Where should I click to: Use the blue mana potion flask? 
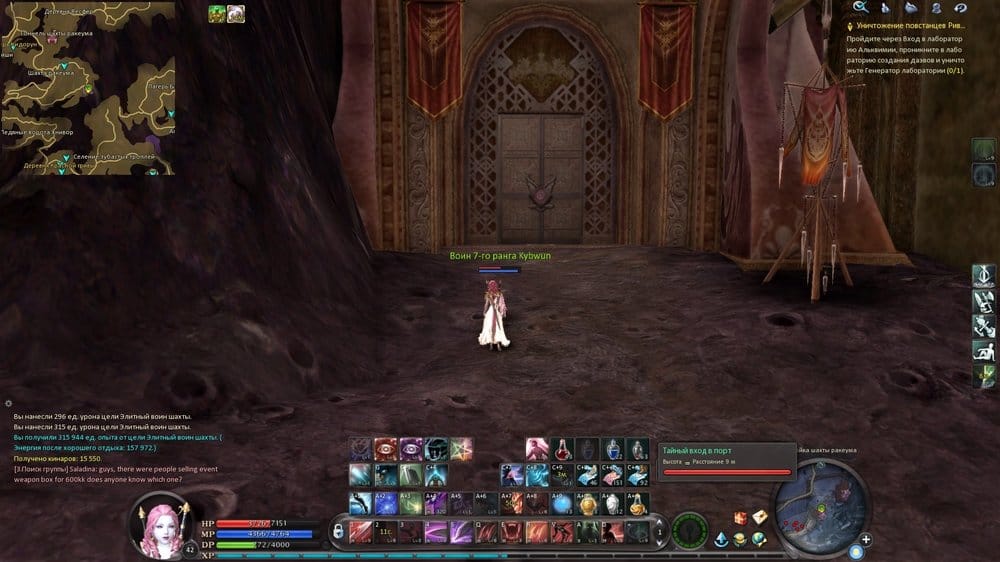point(612,449)
